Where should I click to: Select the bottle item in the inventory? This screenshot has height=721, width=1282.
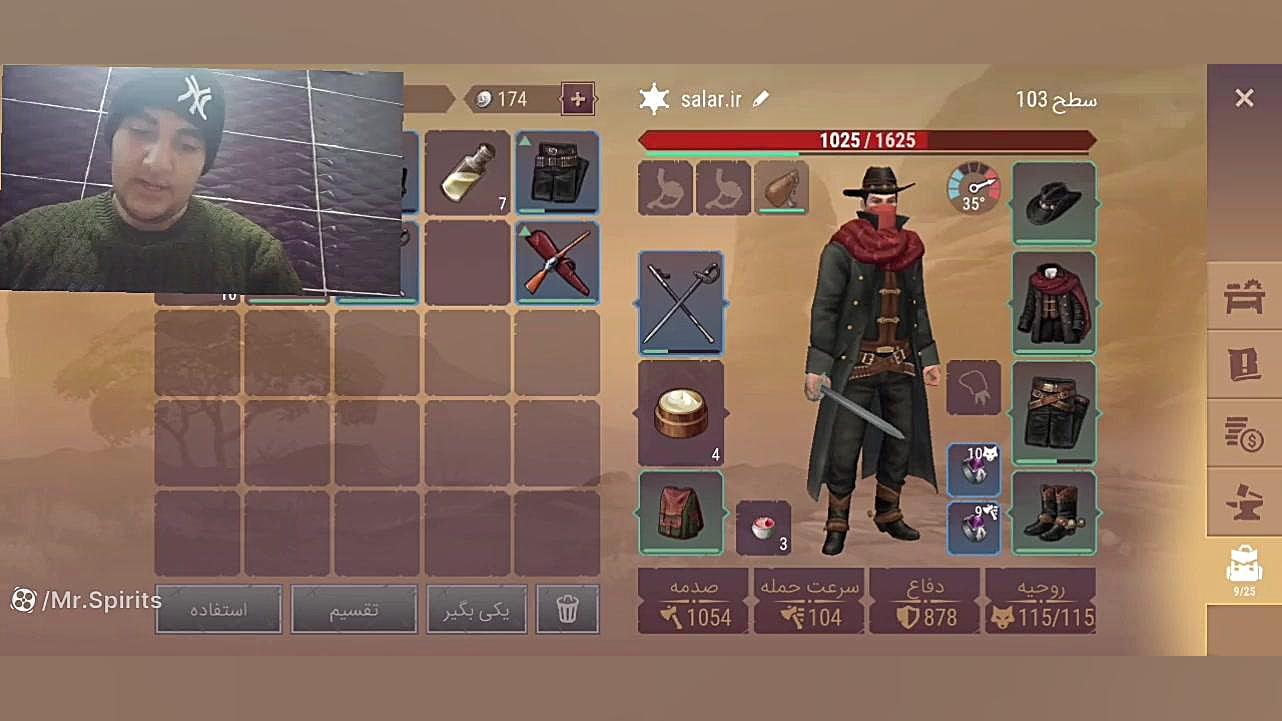click(x=467, y=172)
